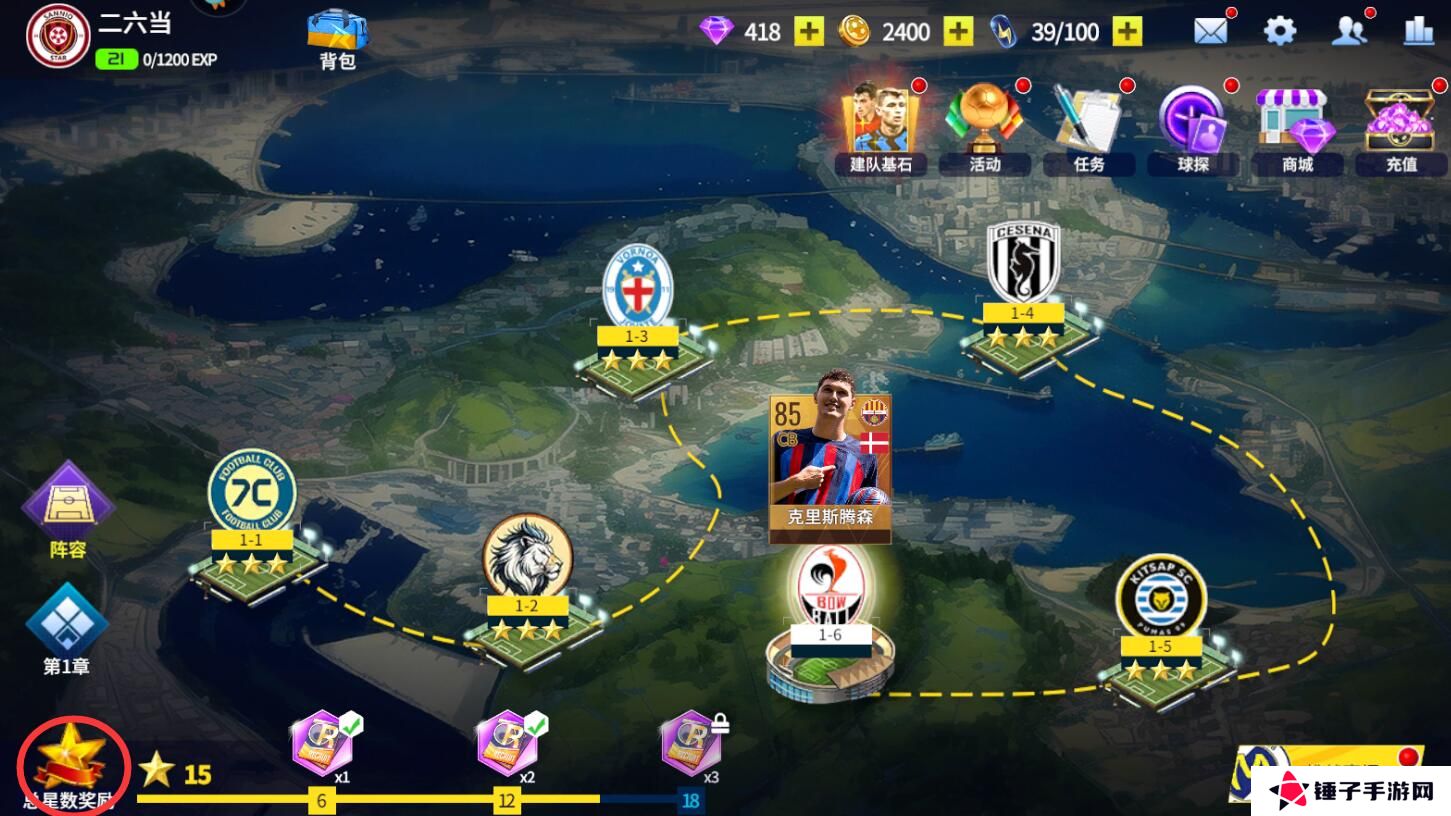
Task: Open the gear settings
Action: [x=1279, y=32]
